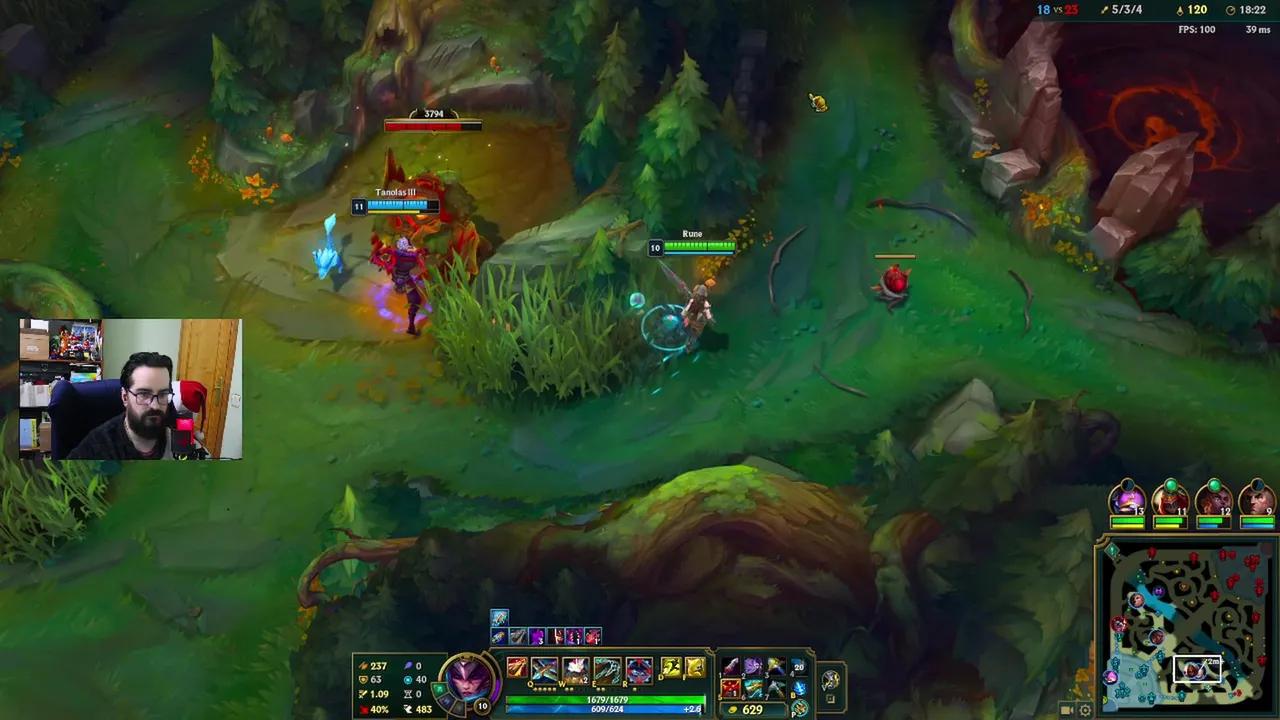
Task: Activate the summoner spell in the F slot
Action: coord(697,668)
